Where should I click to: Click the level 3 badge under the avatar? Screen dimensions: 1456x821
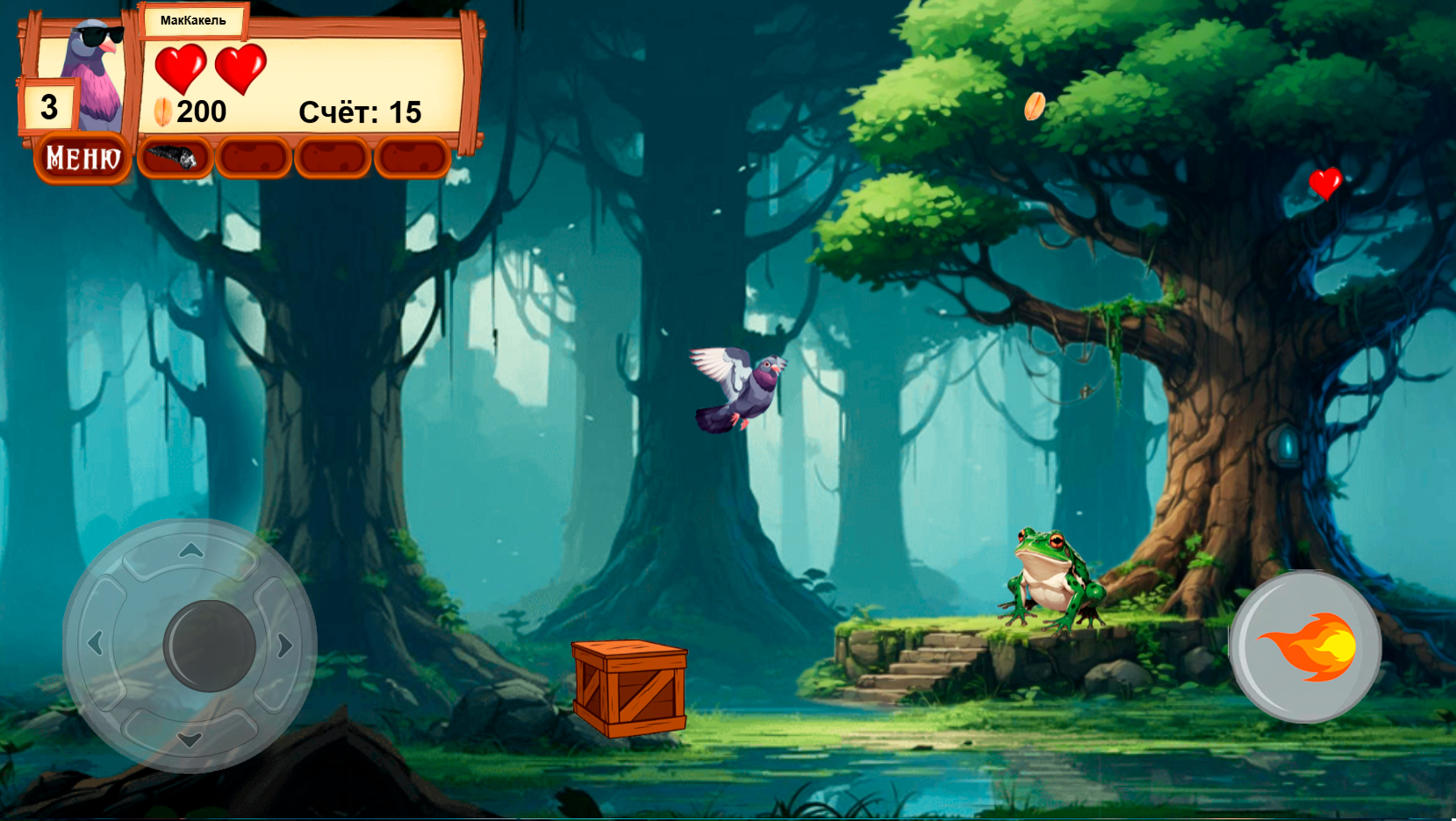point(48,106)
